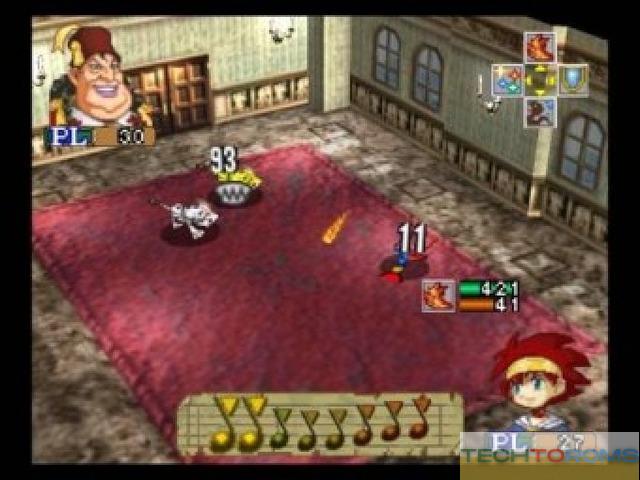Select the blue shield defend command
The width and height of the screenshot is (640, 480).
[x=573, y=79]
